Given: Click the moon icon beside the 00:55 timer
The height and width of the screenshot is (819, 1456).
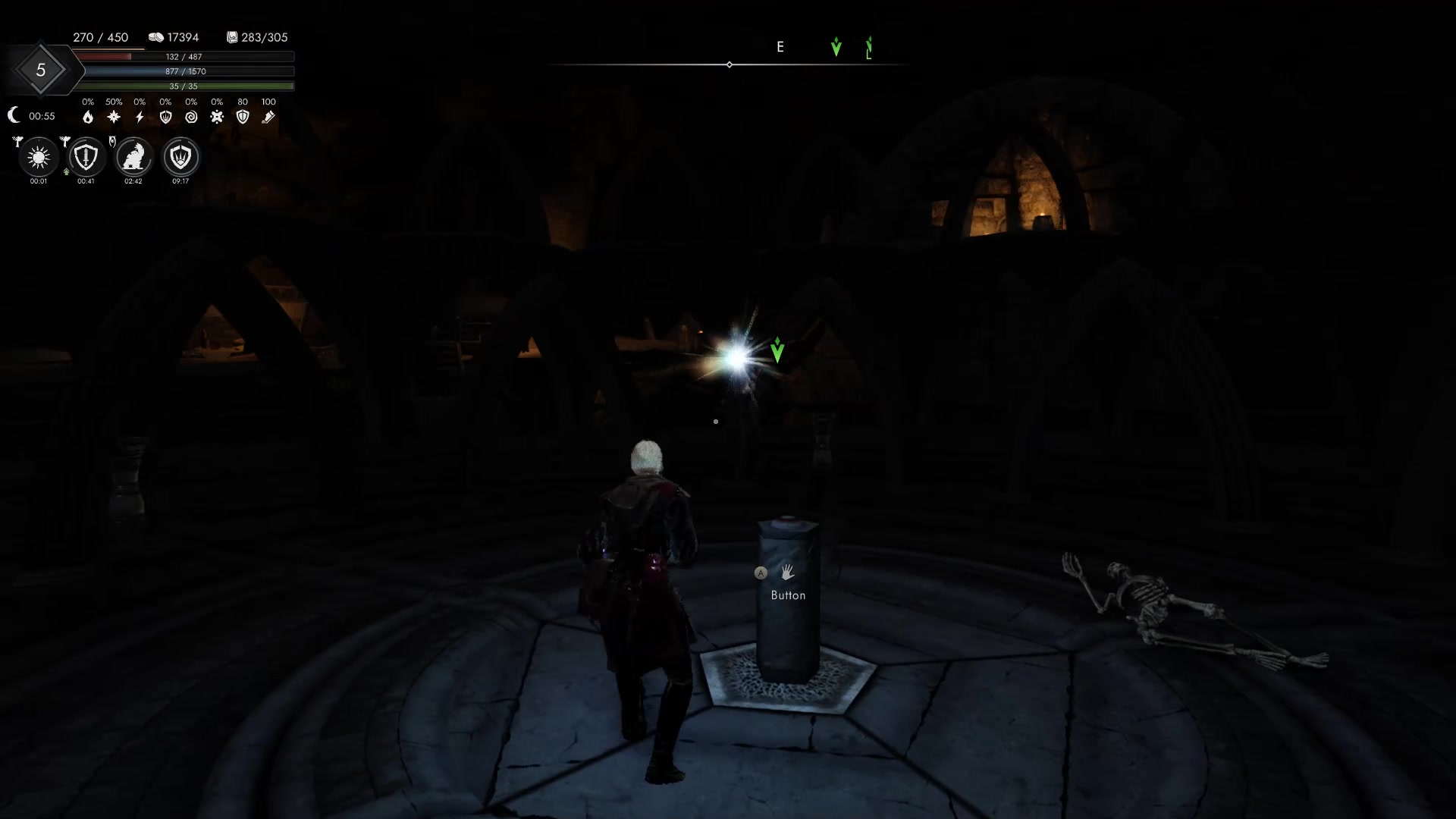Looking at the screenshot, I should [14, 115].
